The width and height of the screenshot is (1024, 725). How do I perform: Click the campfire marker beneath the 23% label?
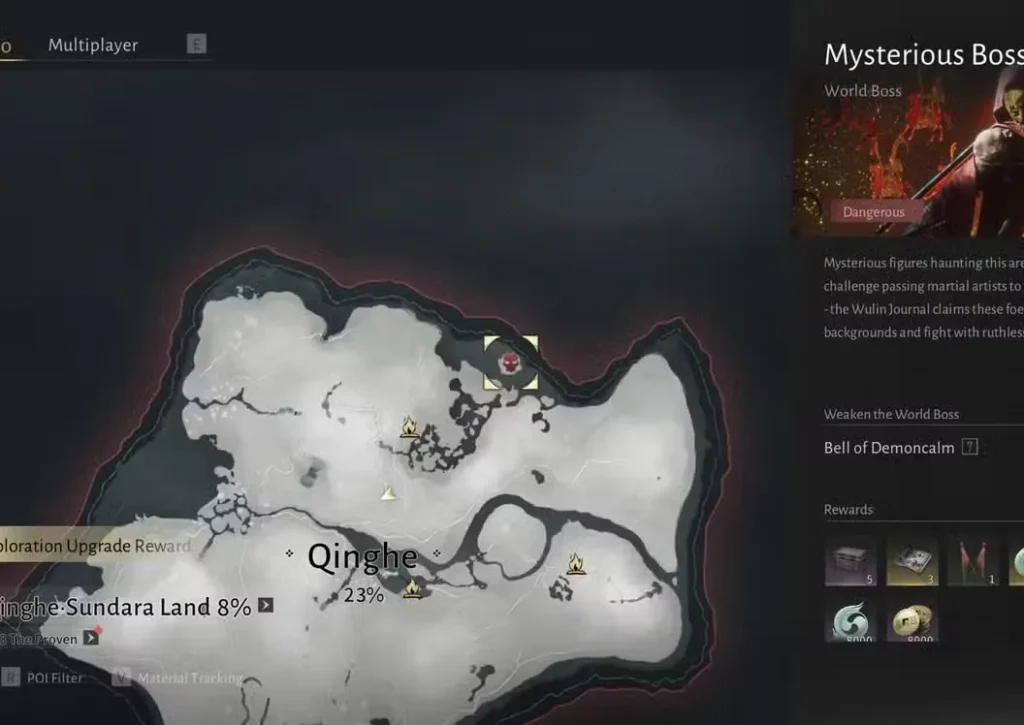click(412, 590)
